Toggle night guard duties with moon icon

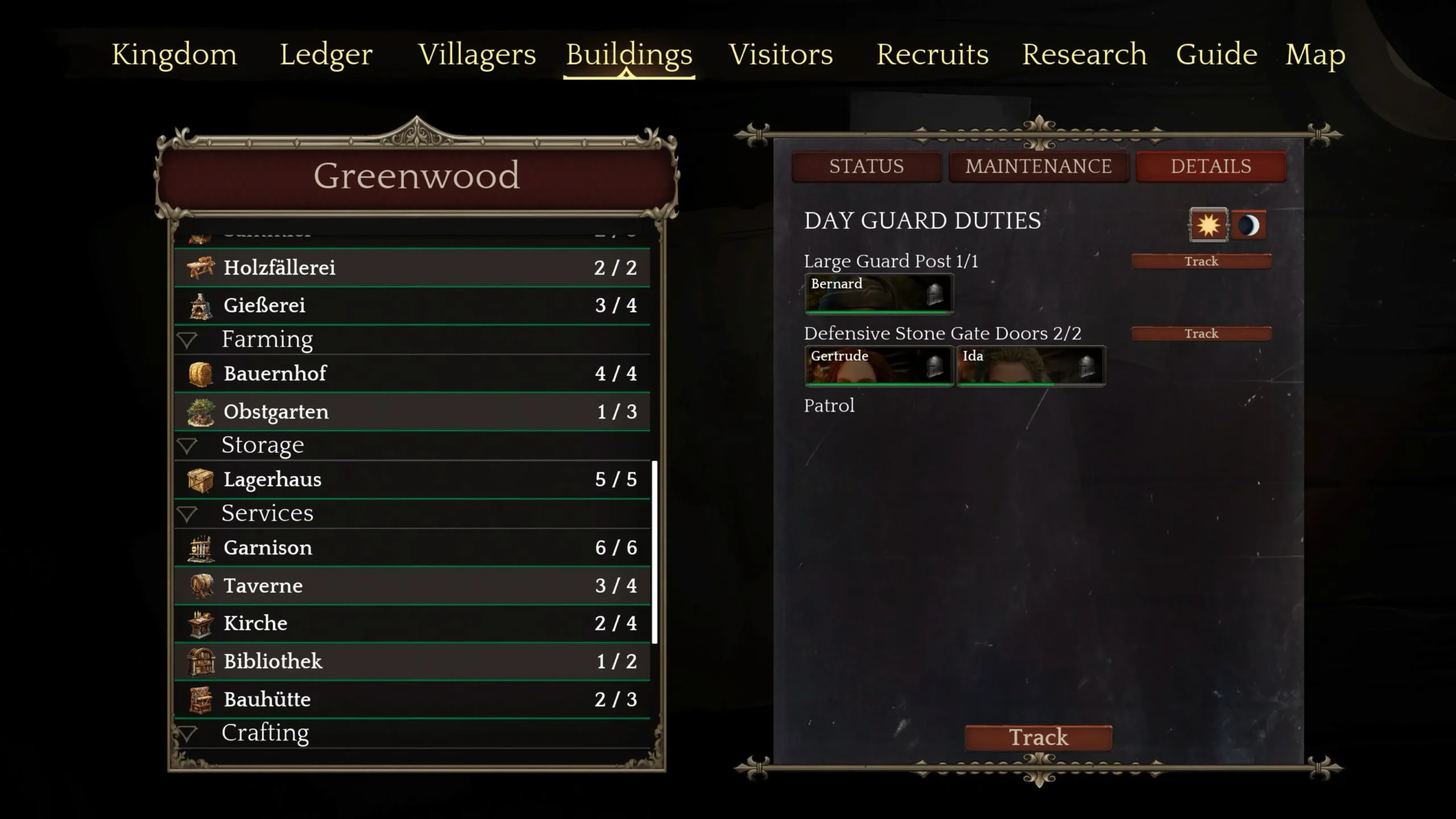1249,225
